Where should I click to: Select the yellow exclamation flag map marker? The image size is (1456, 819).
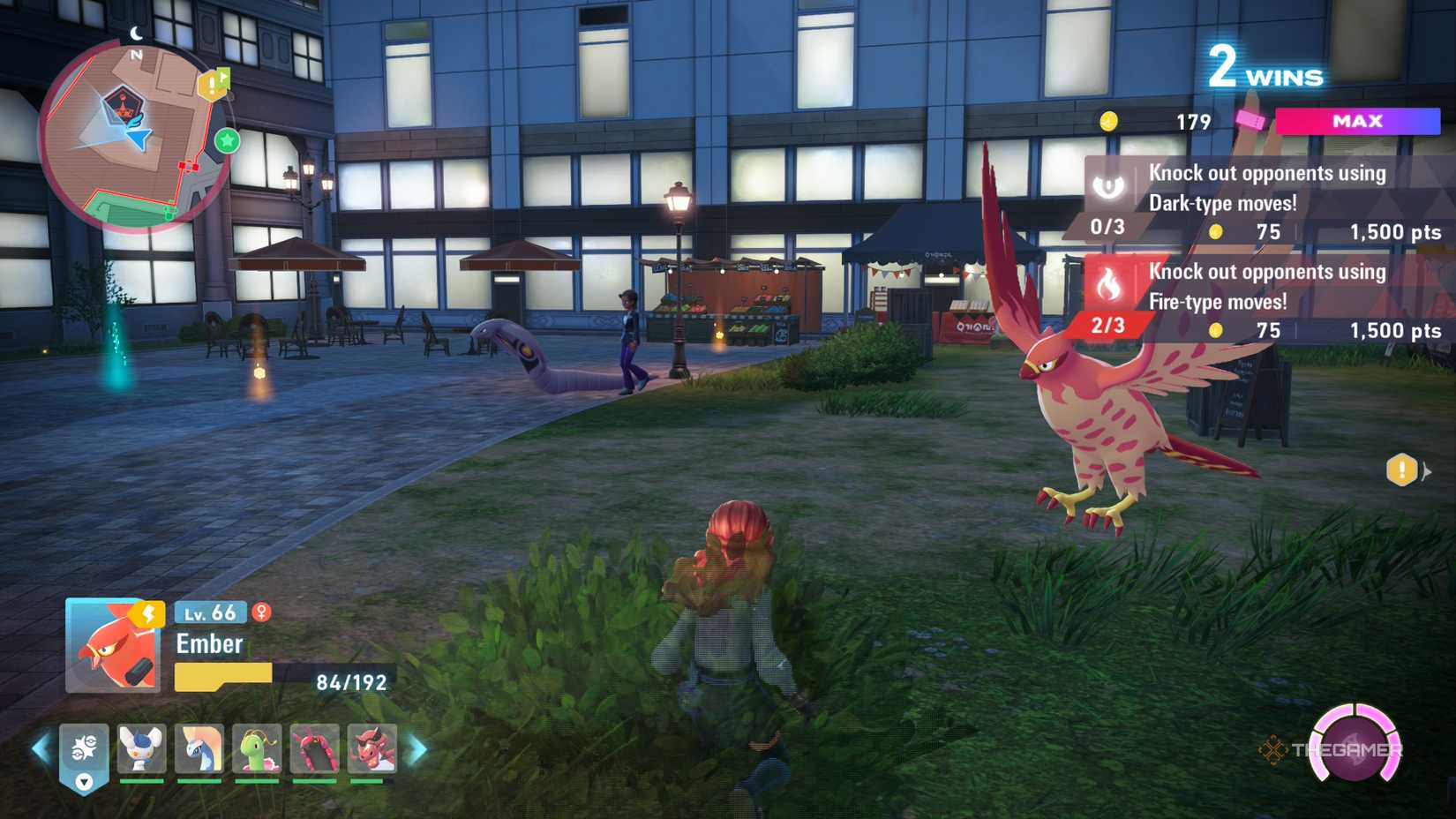pos(213,85)
